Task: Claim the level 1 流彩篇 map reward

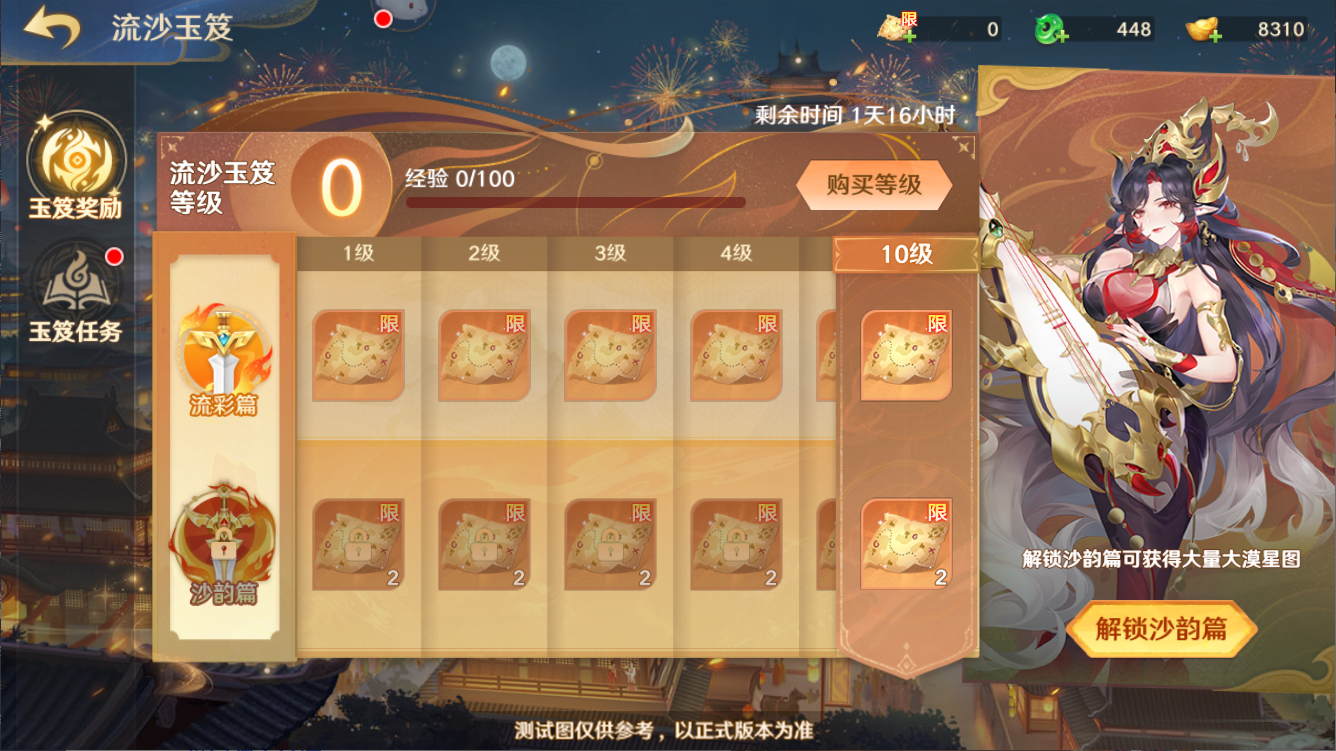Action: 358,356
